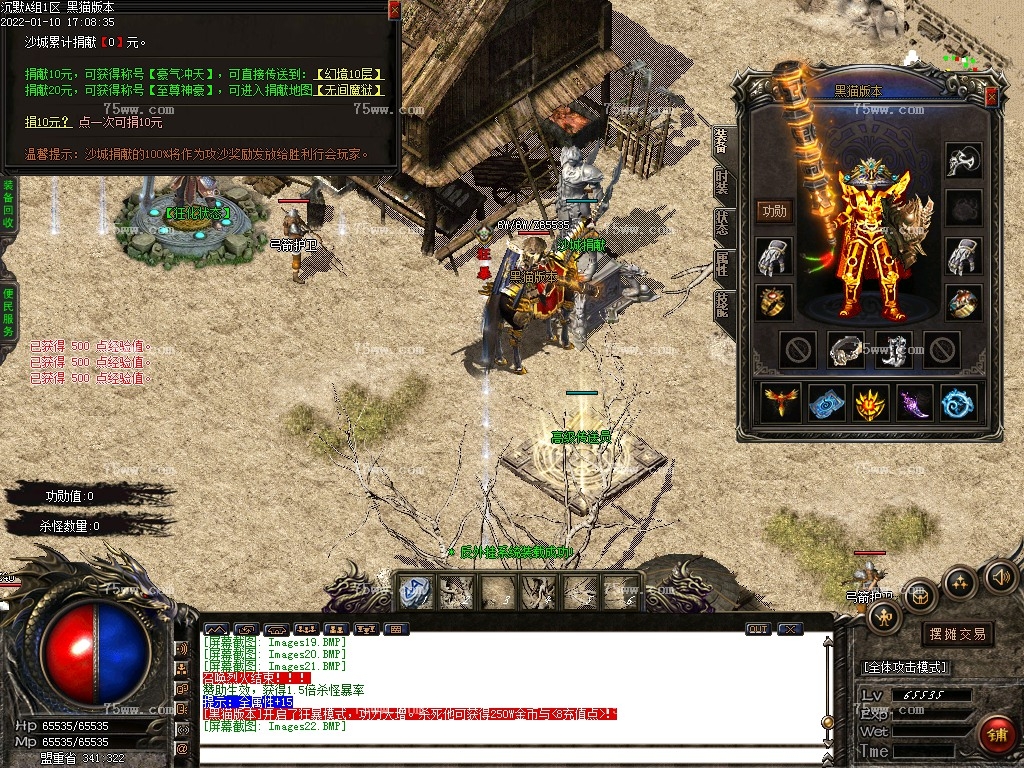Toggle the 全体攻击模式 attack mode label
This screenshot has width=1024, height=768.
904,667
